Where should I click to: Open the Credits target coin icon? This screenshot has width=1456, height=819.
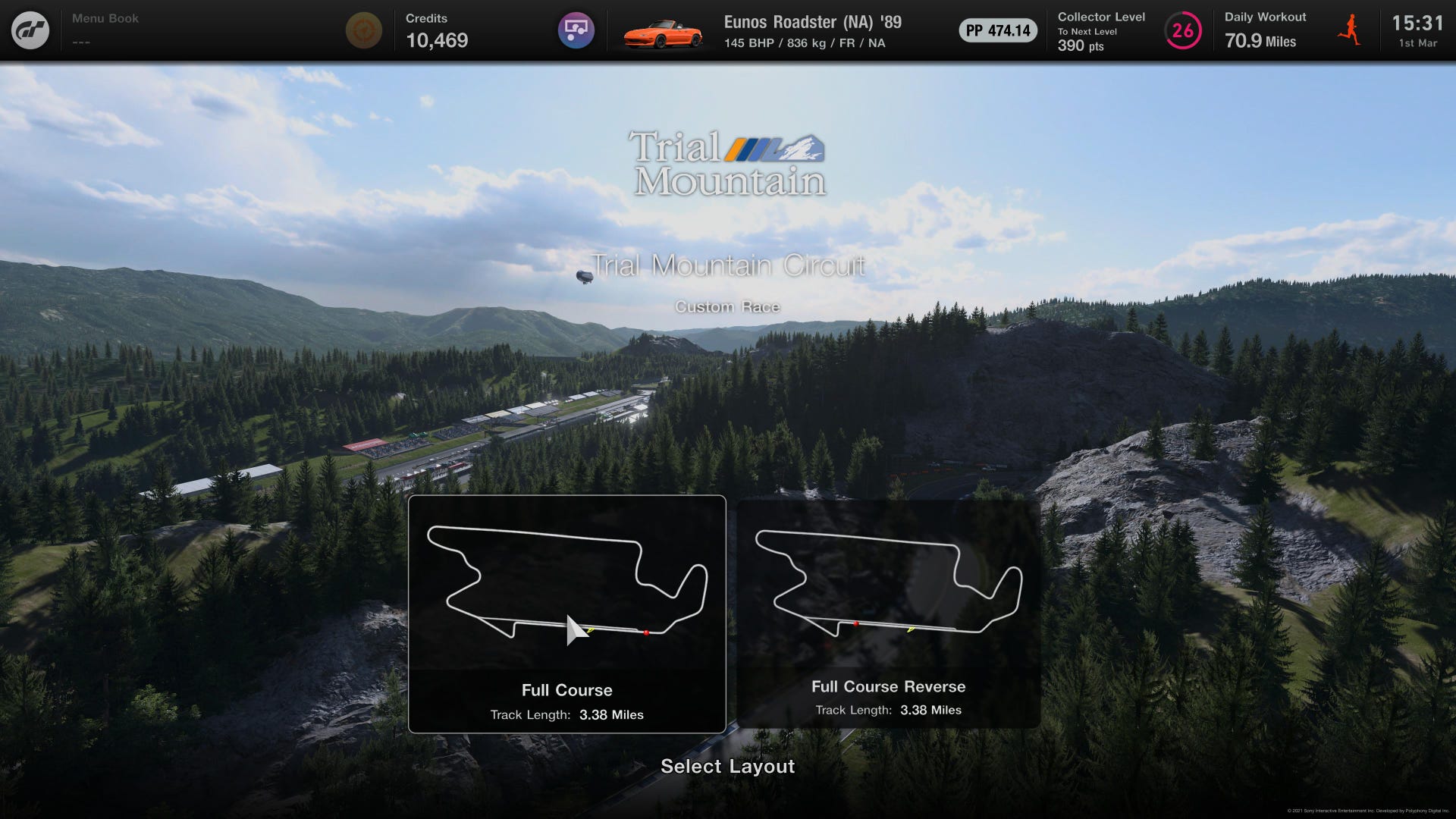pyautogui.click(x=364, y=30)
